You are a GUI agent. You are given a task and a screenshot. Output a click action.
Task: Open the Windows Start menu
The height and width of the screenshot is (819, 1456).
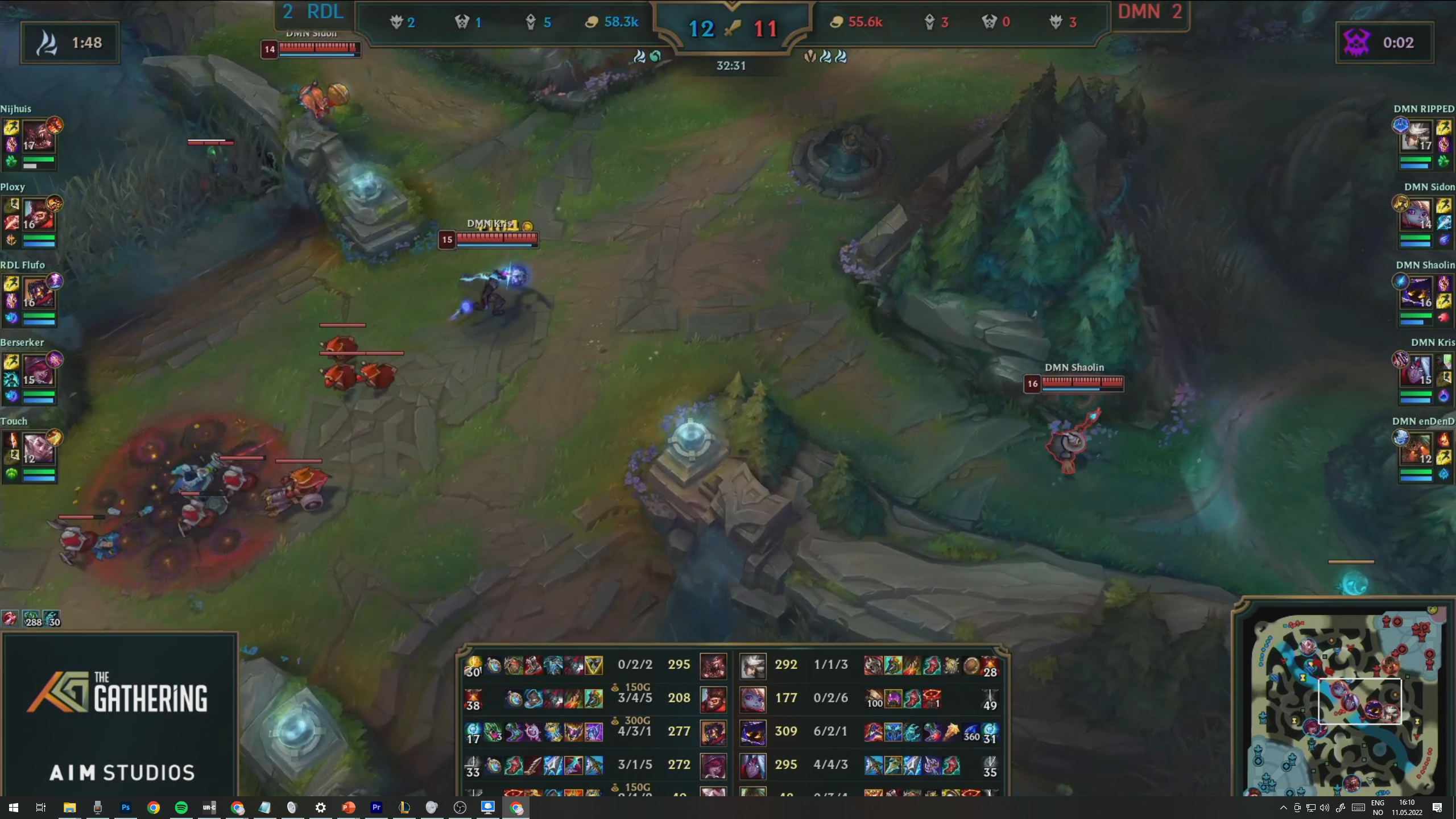coord(14,808)
